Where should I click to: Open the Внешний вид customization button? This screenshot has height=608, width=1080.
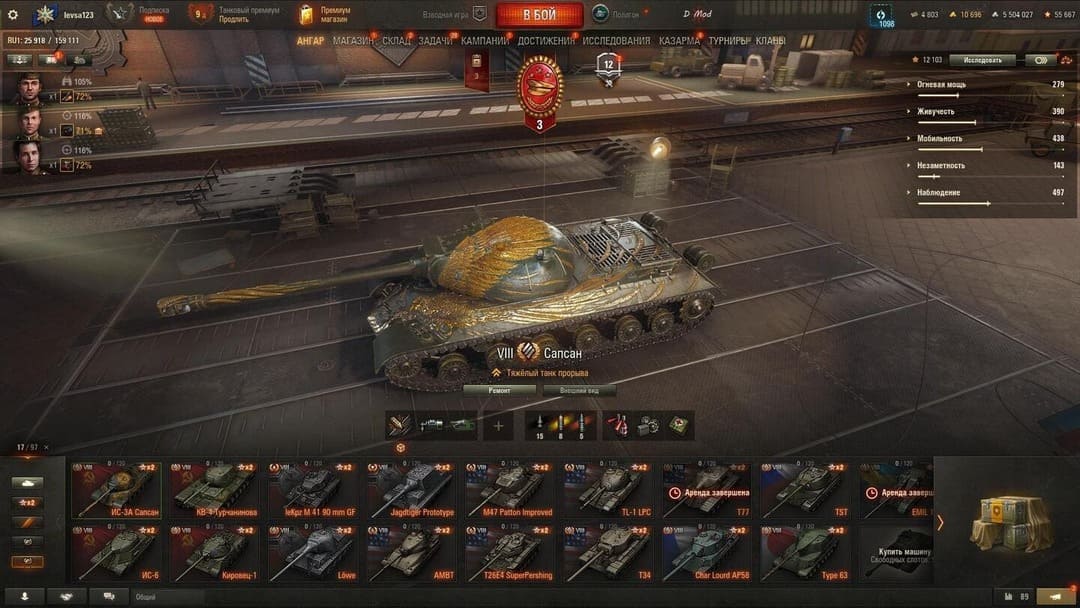coord(579,391)
